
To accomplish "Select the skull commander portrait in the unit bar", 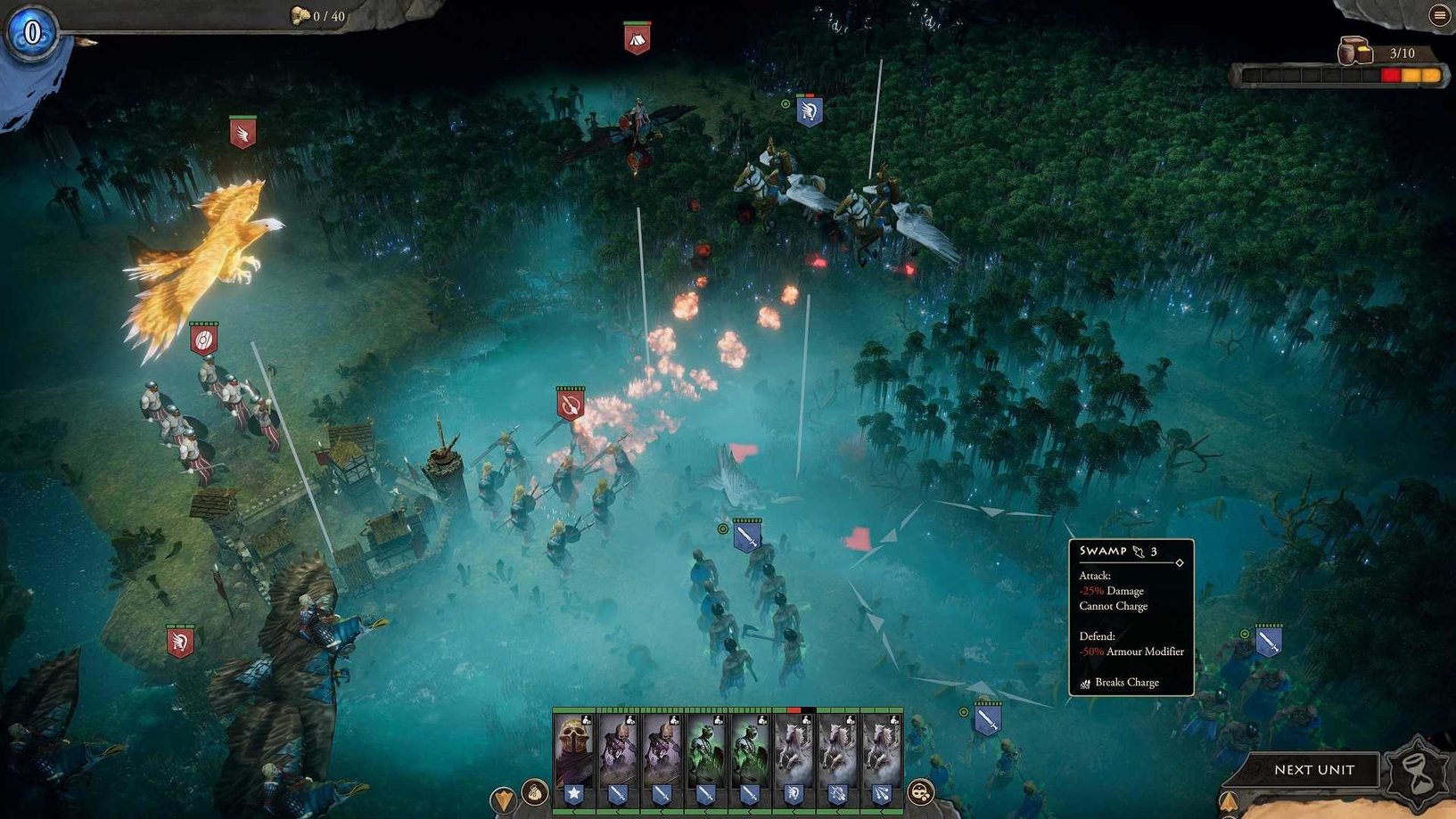I will click(575, 745).
